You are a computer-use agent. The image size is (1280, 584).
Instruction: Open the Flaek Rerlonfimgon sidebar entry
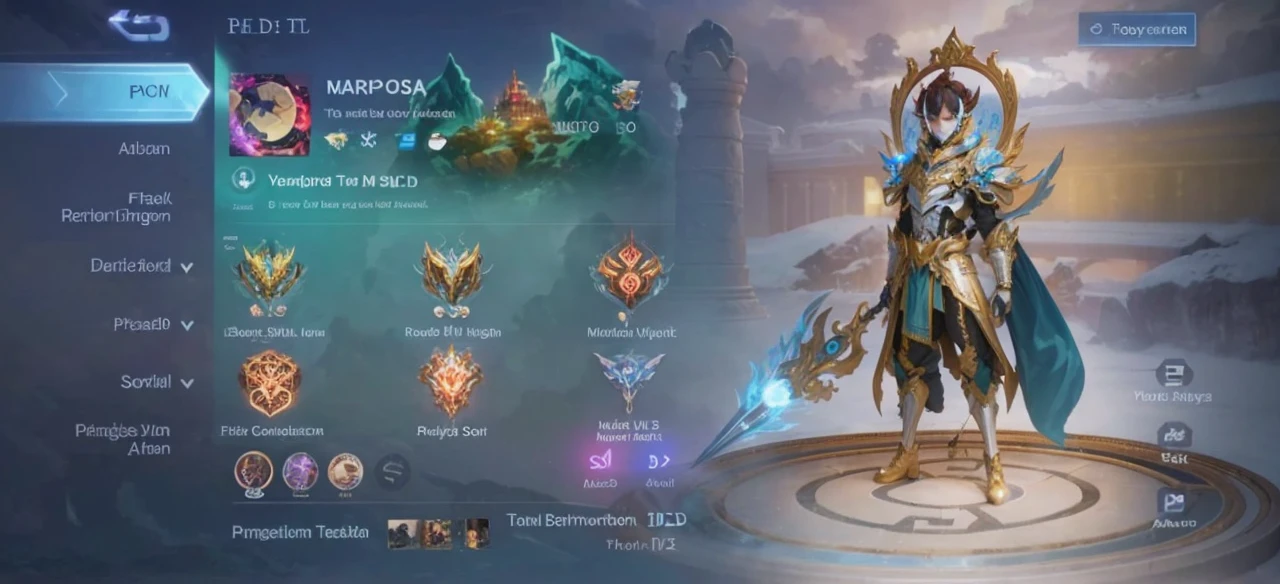tap(116, 207)
